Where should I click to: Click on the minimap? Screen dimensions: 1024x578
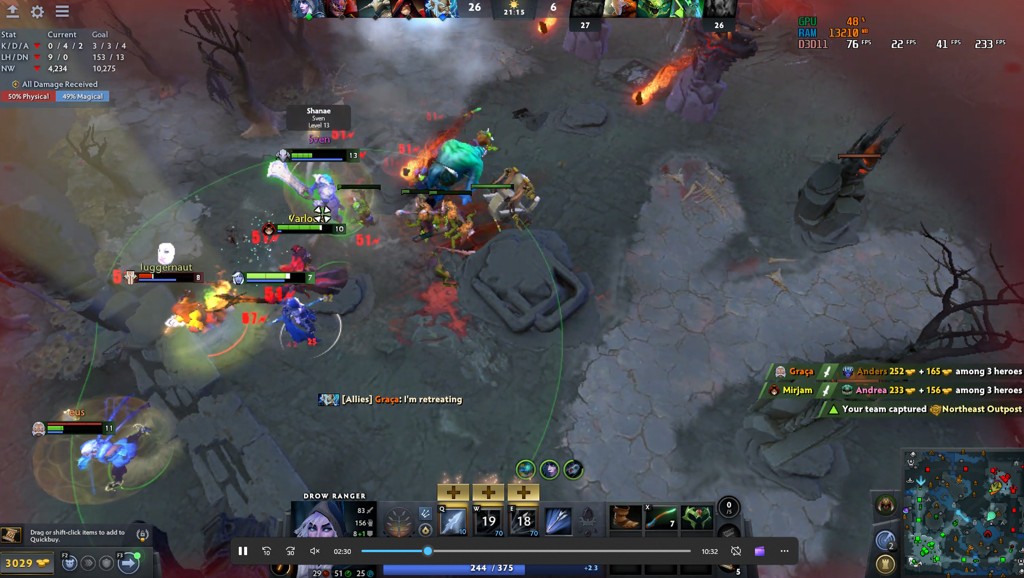[x=962, y=512]
